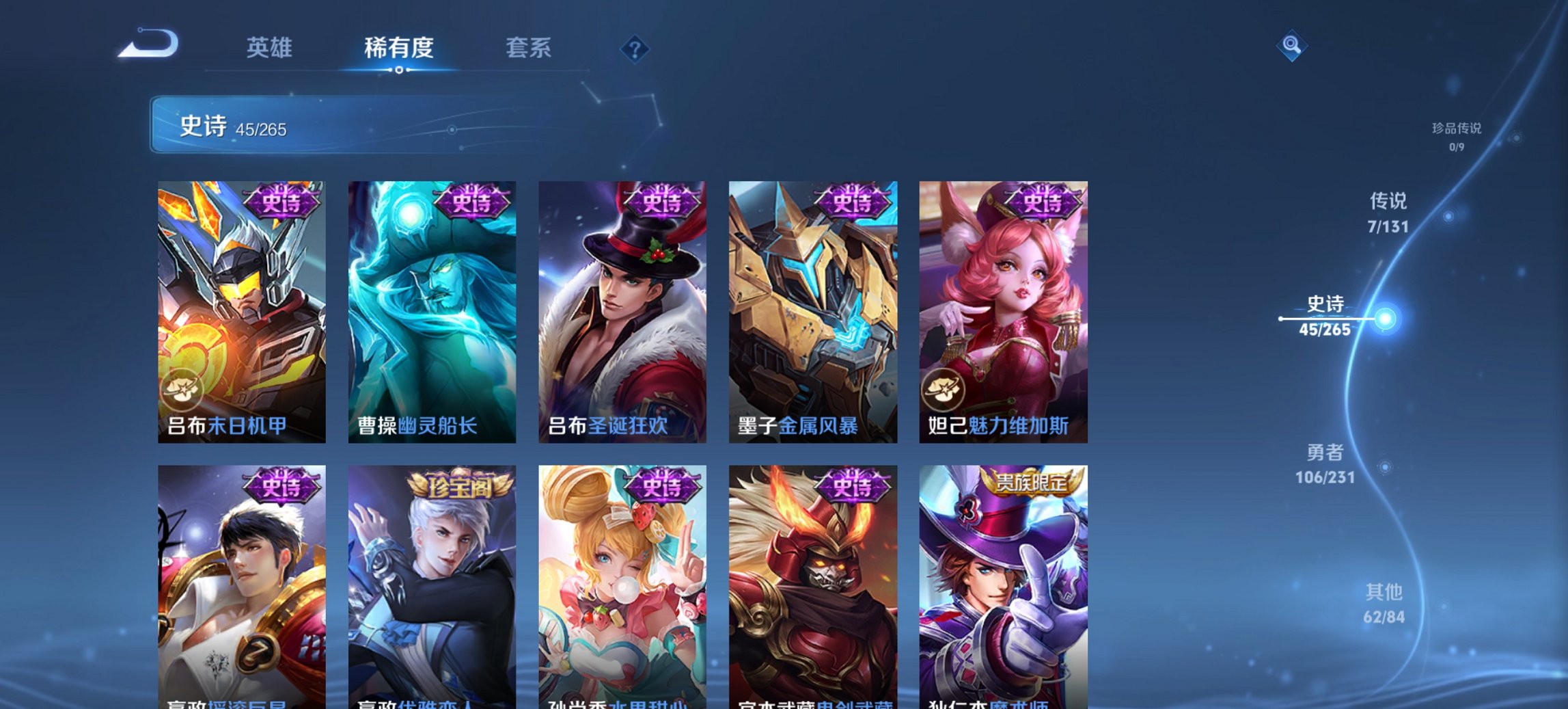Switch to the 英雄 tab
This screenshot has height=709, width=1568.
point(271,48)
